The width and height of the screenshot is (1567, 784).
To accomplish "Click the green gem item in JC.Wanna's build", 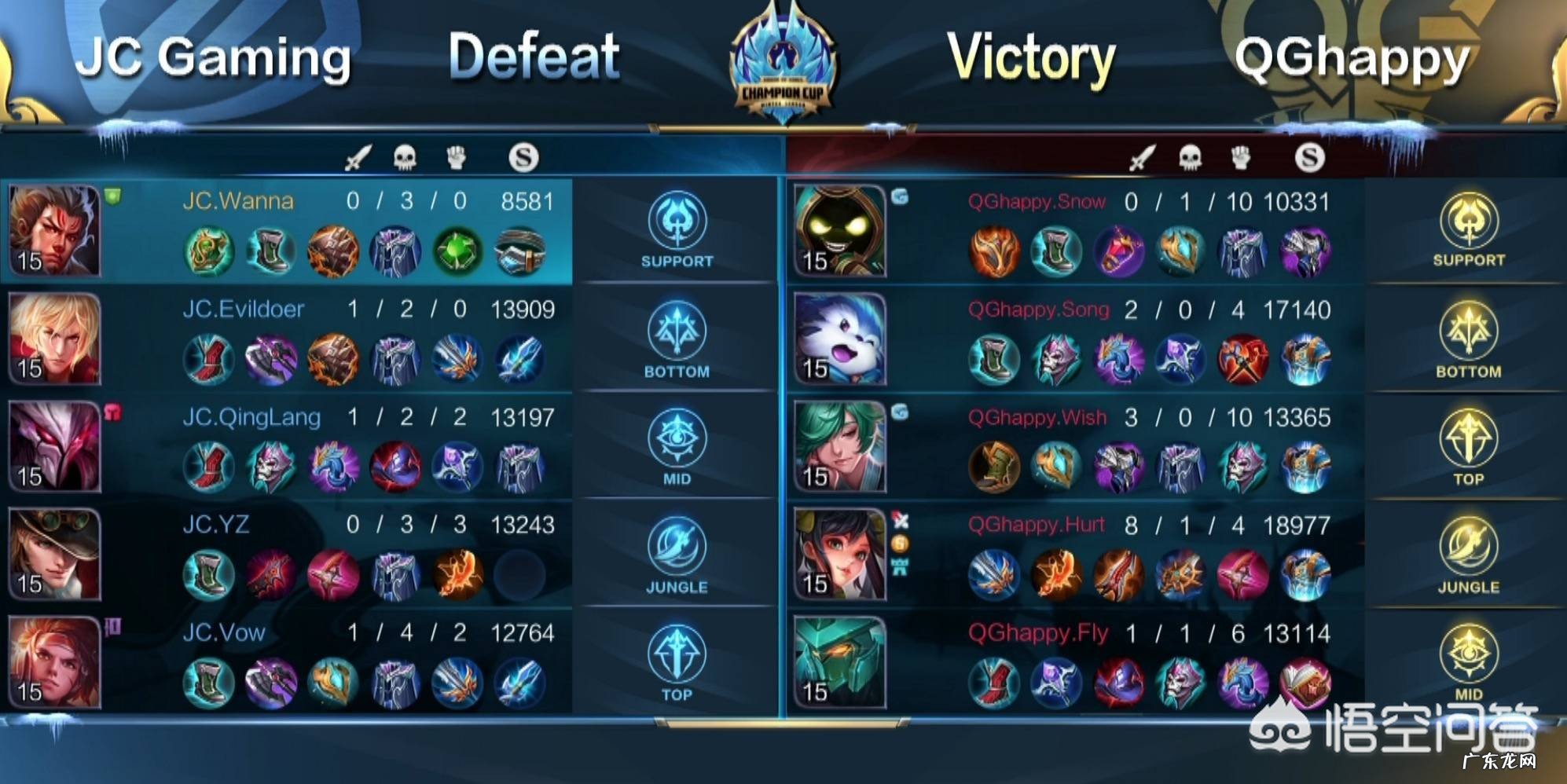I will tap(458, 251).
